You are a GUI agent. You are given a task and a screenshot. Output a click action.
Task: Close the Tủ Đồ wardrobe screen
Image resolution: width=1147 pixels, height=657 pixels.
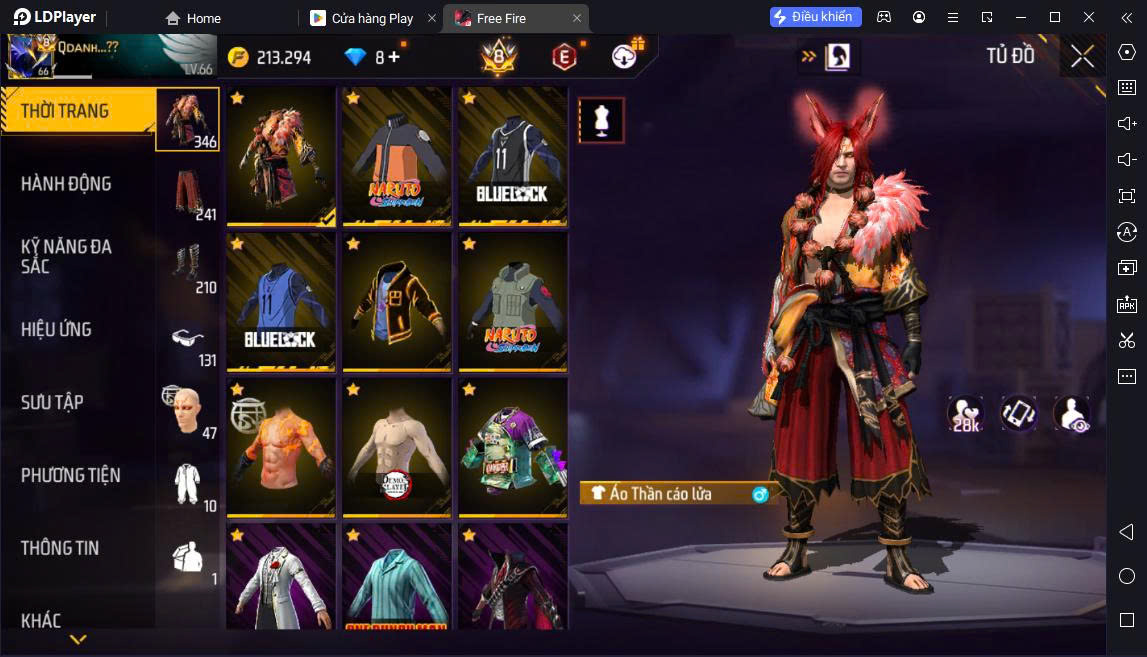click(x=1082, y=57)
